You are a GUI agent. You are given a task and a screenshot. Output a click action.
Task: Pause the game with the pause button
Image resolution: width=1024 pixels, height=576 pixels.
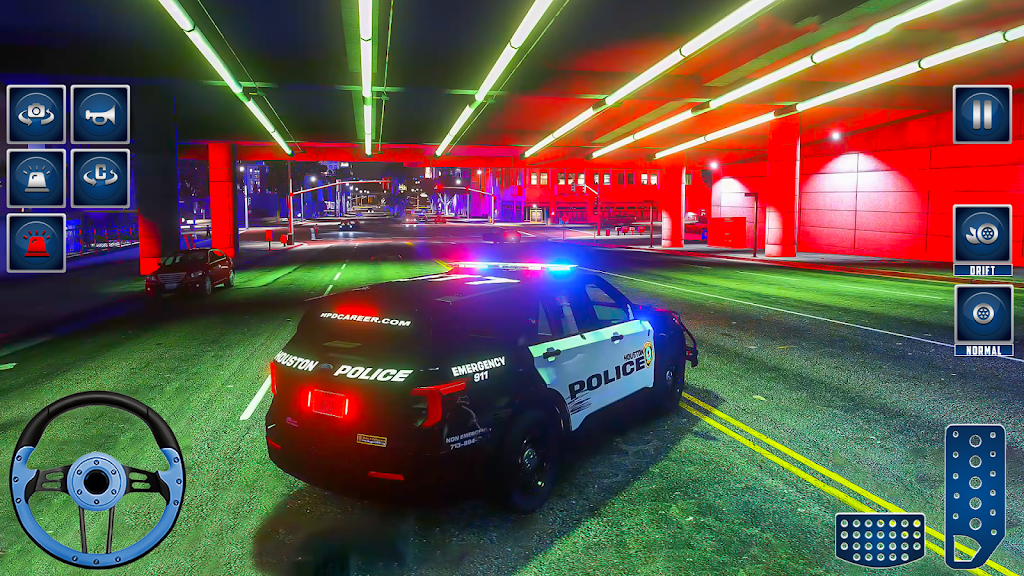pyautogui.click(x=981, y=114)
